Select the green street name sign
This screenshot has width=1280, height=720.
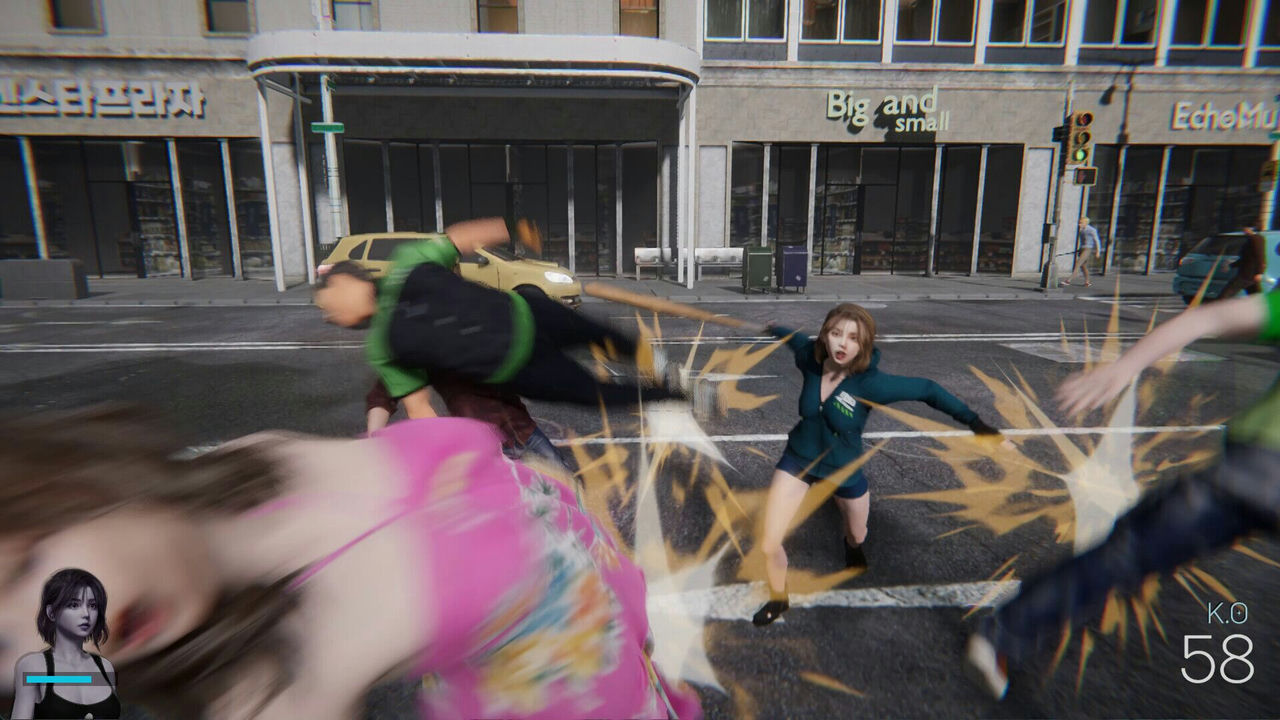tap(327, 127)
